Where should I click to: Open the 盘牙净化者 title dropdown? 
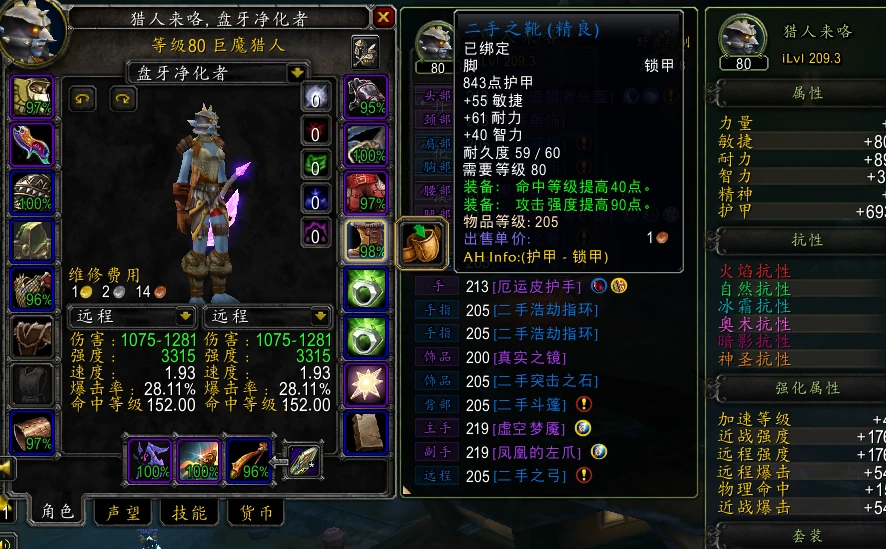coord(296,73)
